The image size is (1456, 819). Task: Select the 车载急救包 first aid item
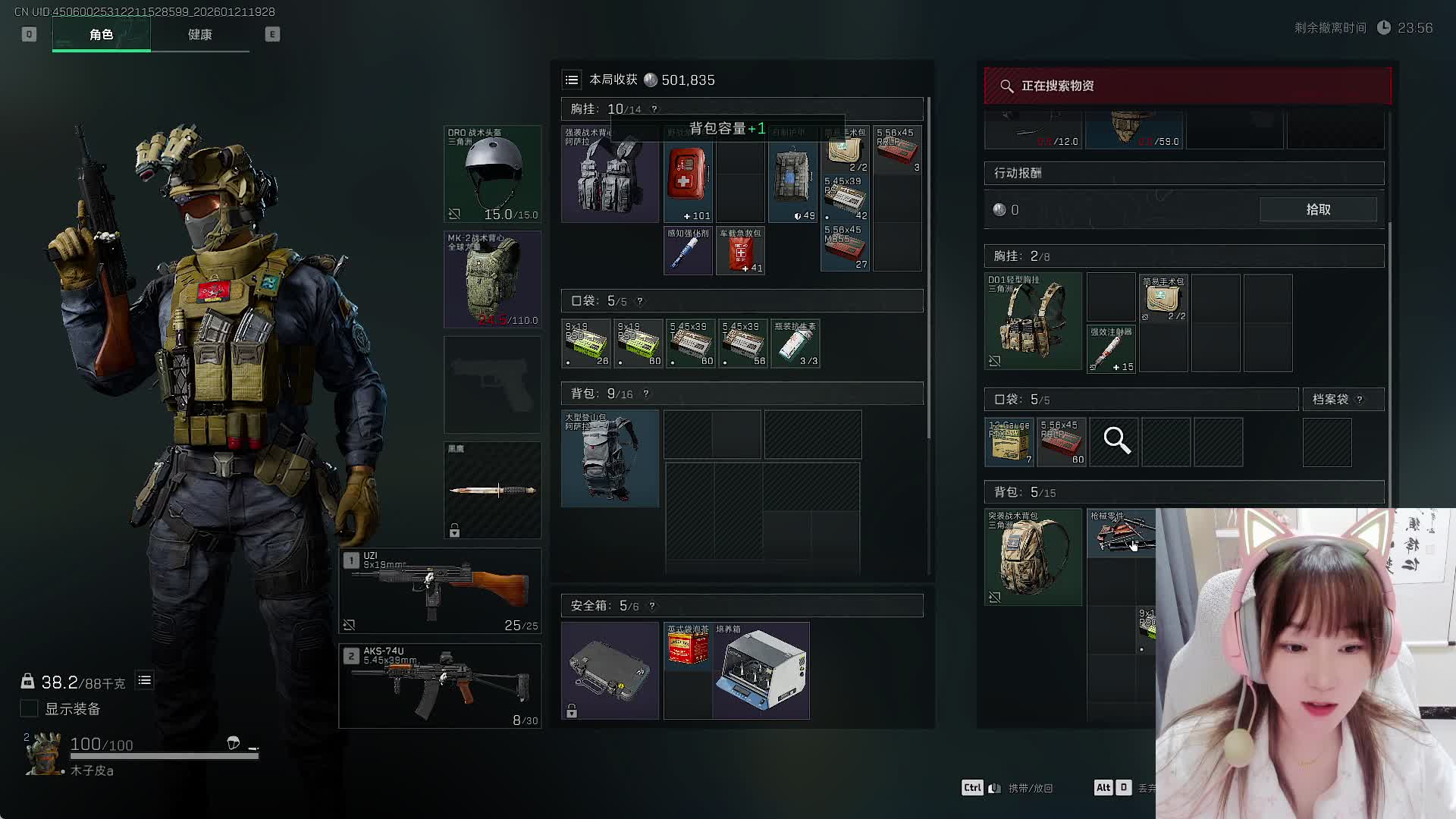pos(740,251)
